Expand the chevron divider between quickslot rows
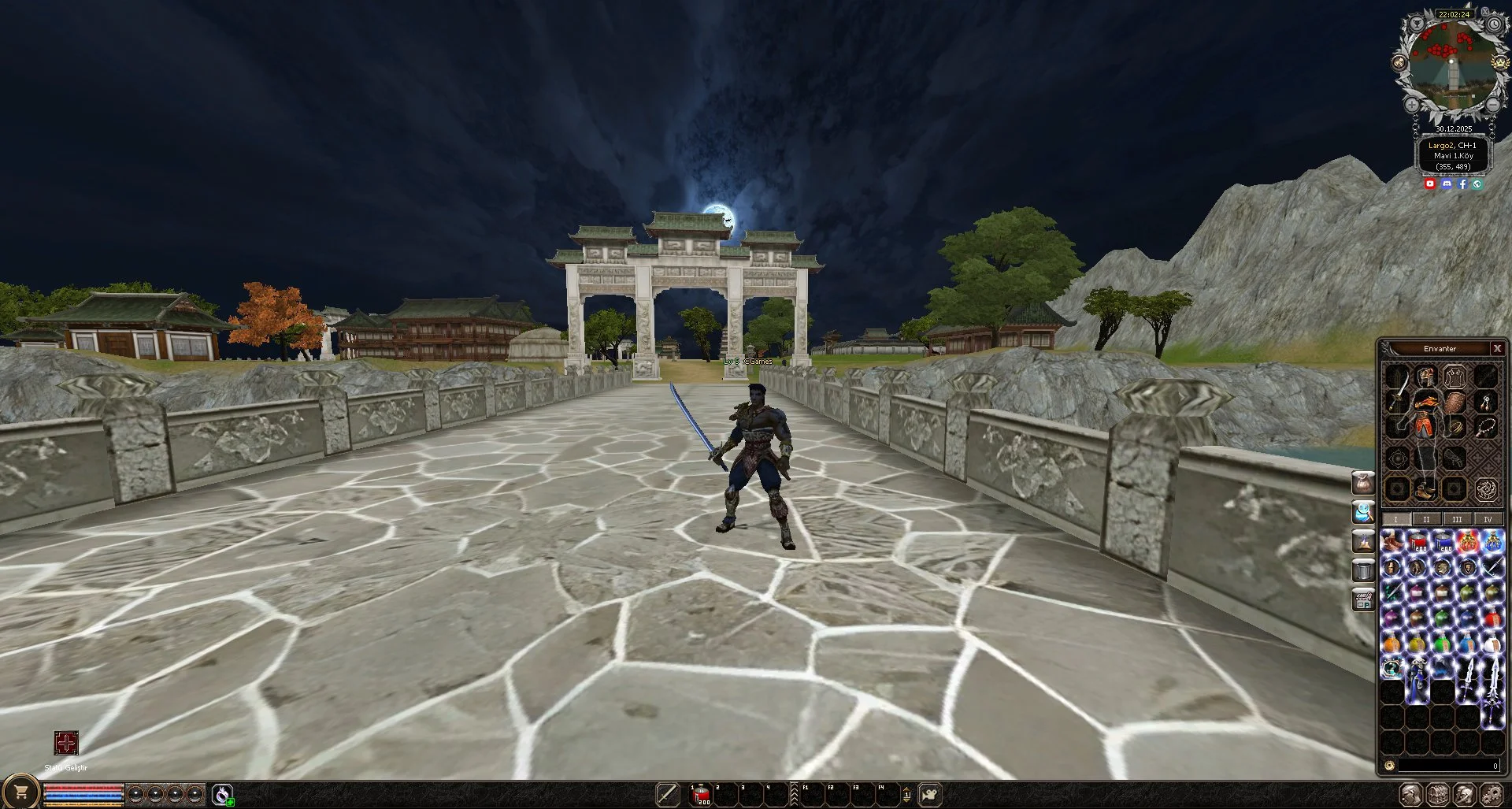This screenshot has height=809, width=1512. 794,794
